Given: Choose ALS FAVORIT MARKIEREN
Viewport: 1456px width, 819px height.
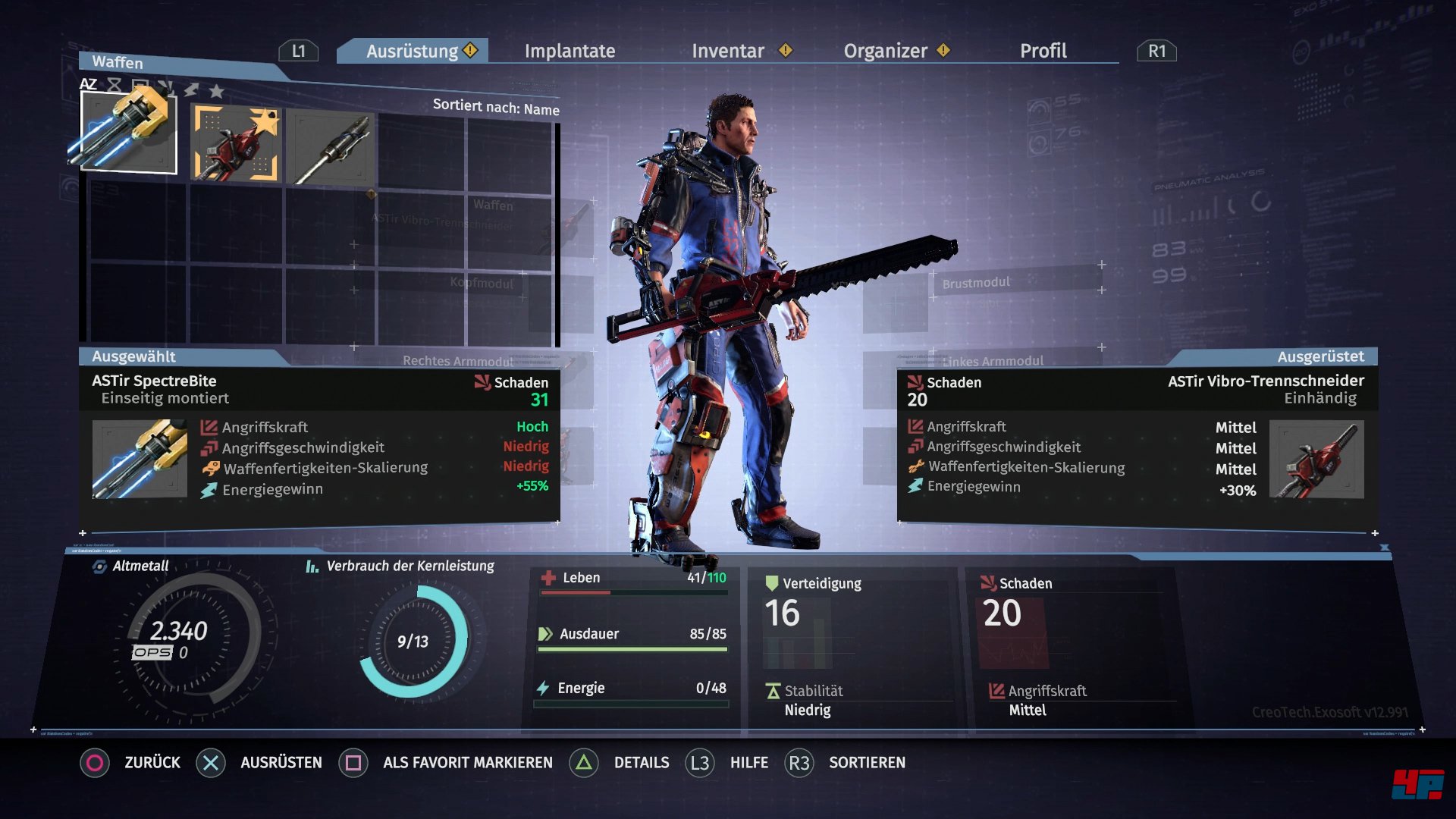Looking at the screenshot, I should (467, 762).
